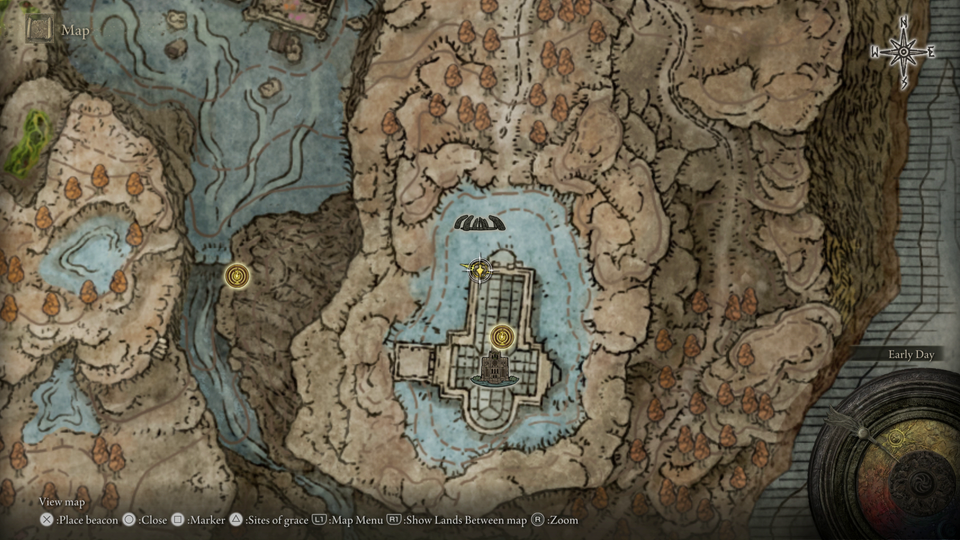Click the compass rose
The image size is (960, 540).
904,49
